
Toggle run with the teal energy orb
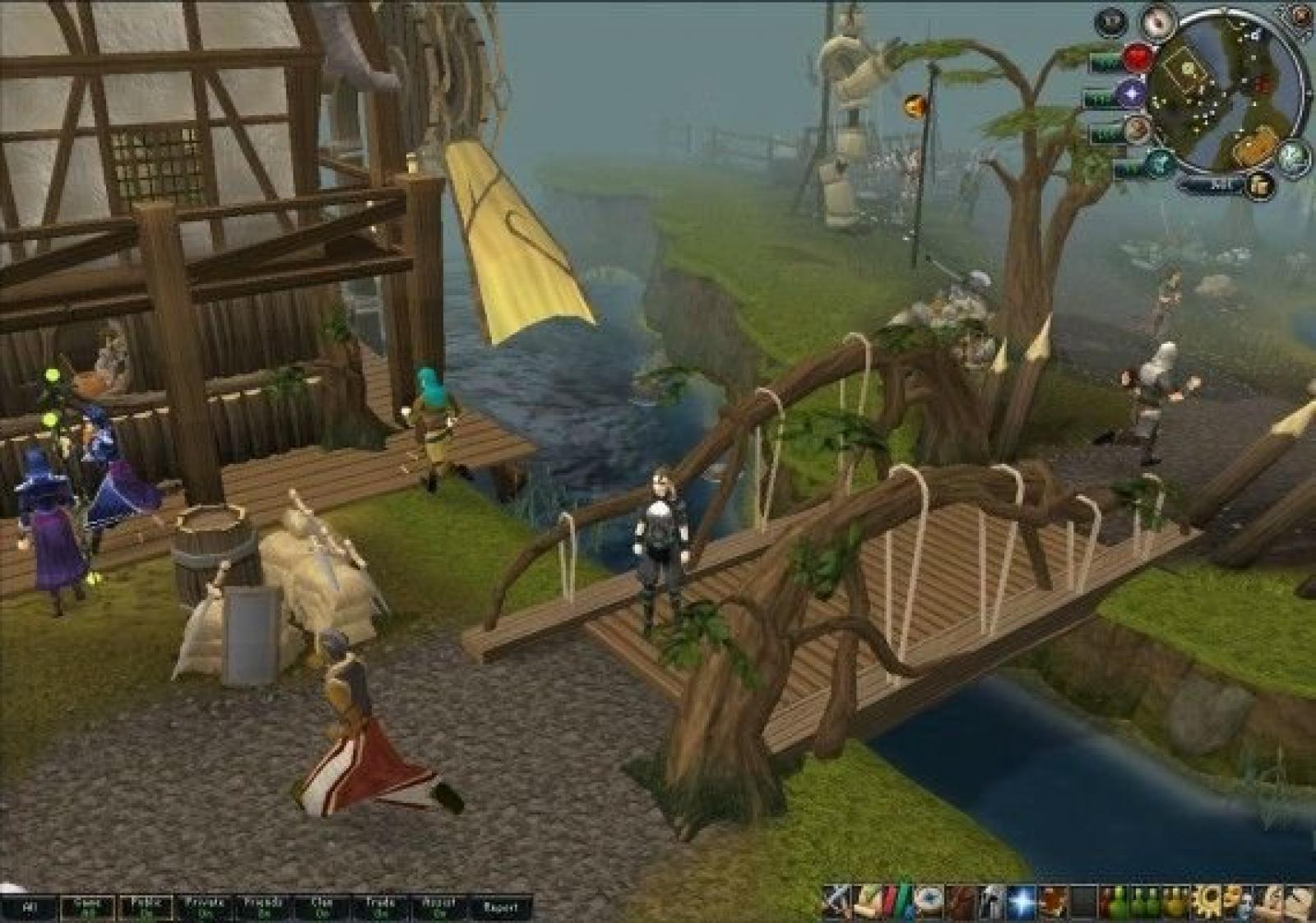click(x=1160, y=164)
